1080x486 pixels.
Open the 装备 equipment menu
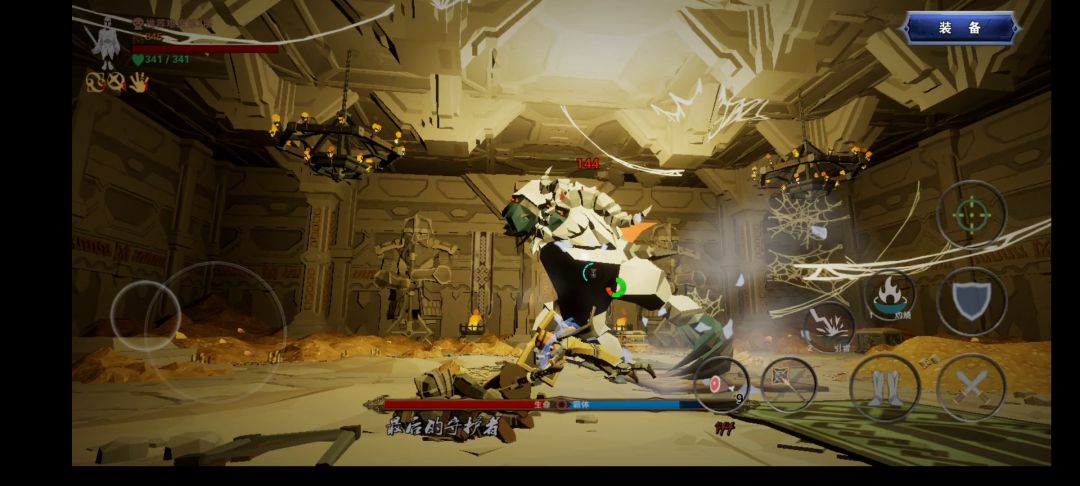click(959, 28)
